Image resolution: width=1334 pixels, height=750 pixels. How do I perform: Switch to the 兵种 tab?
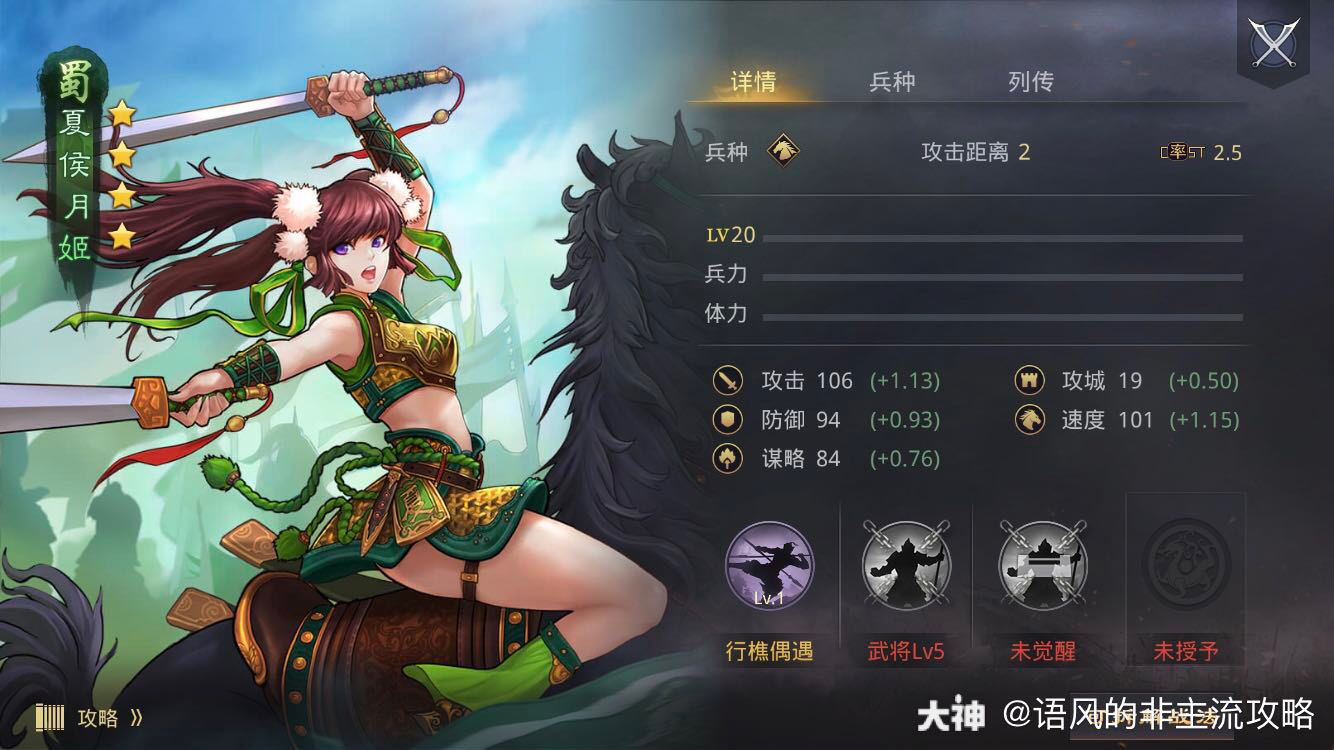tap(889, 82)
